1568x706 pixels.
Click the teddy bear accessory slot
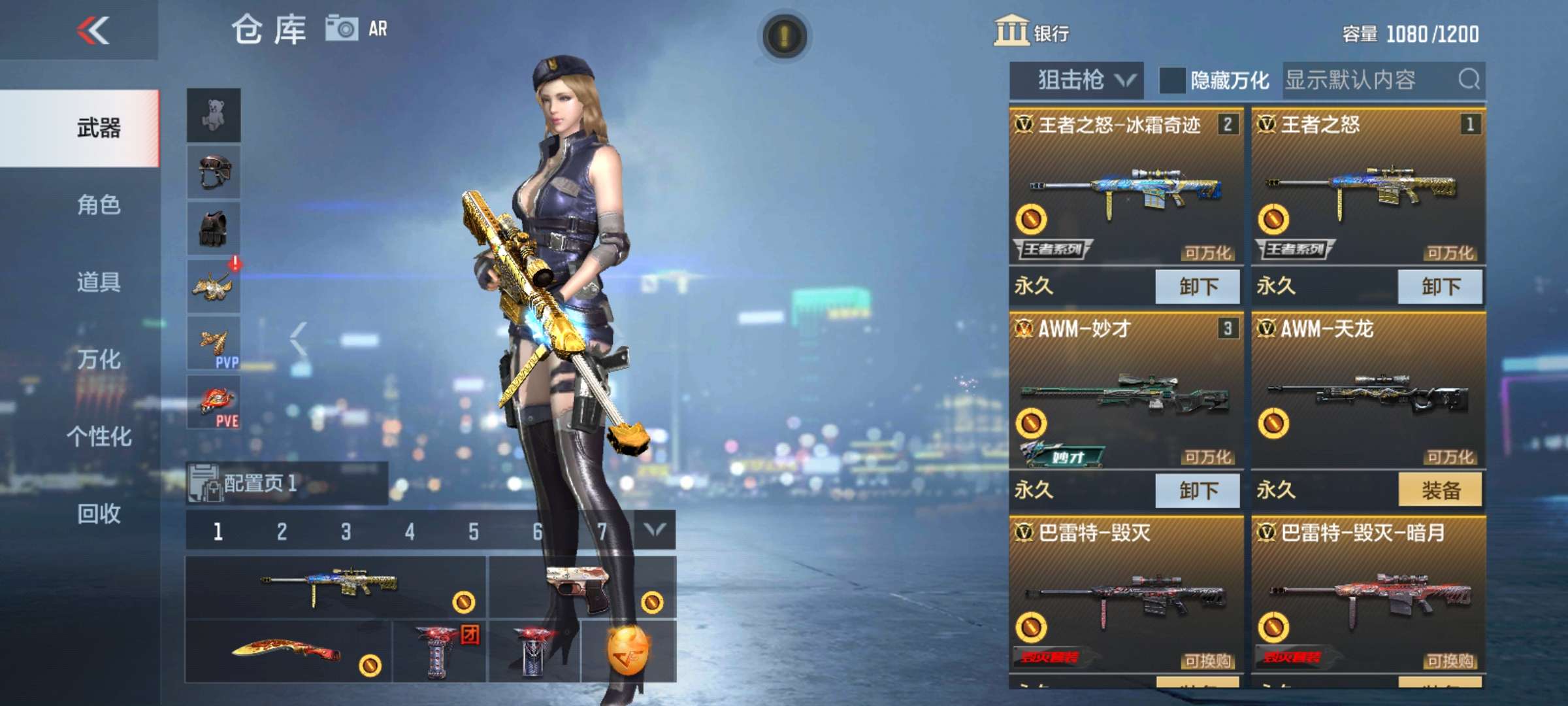[x=214, y=114]
